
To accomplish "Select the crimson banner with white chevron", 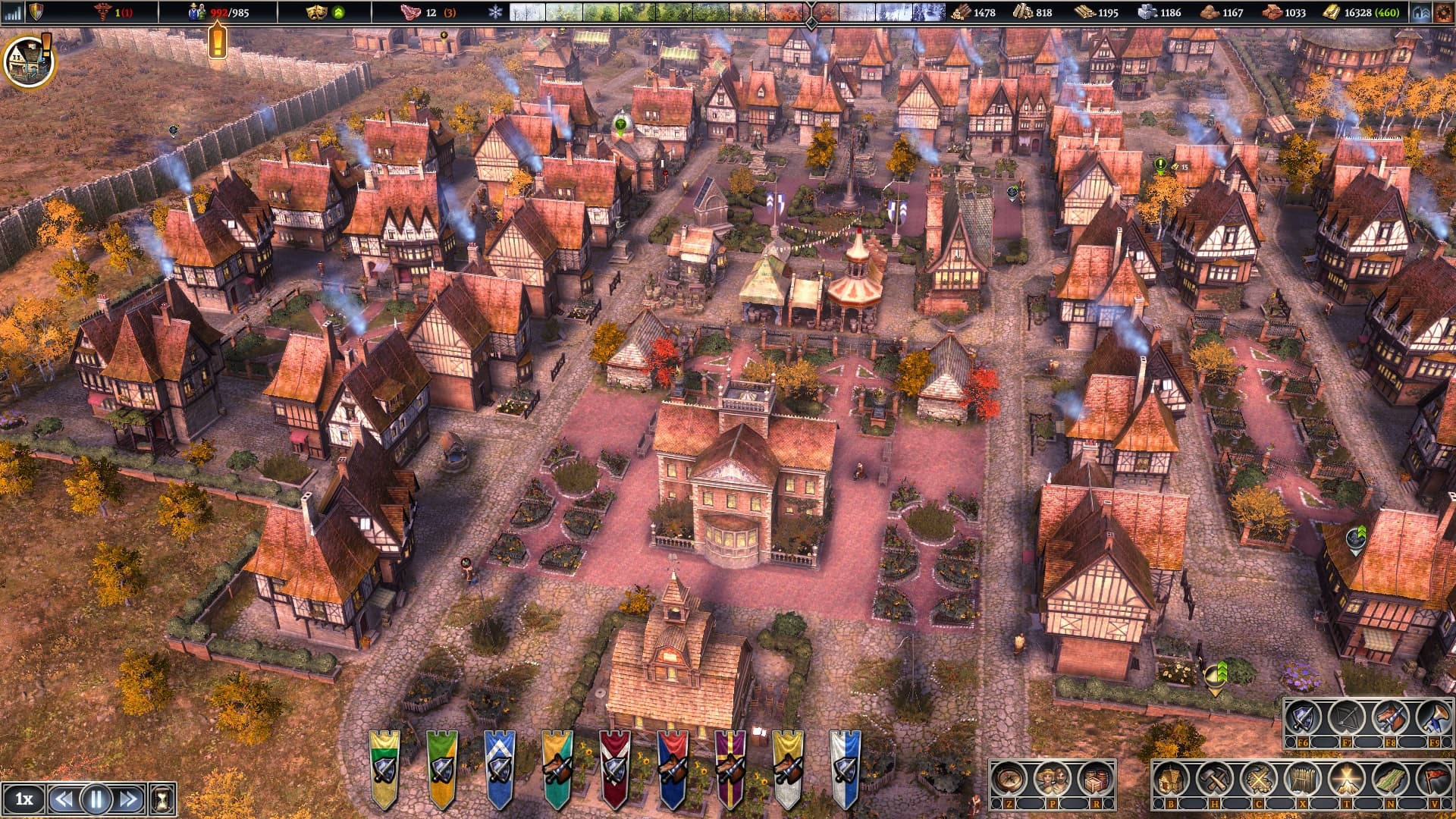I will pos(615,767).
